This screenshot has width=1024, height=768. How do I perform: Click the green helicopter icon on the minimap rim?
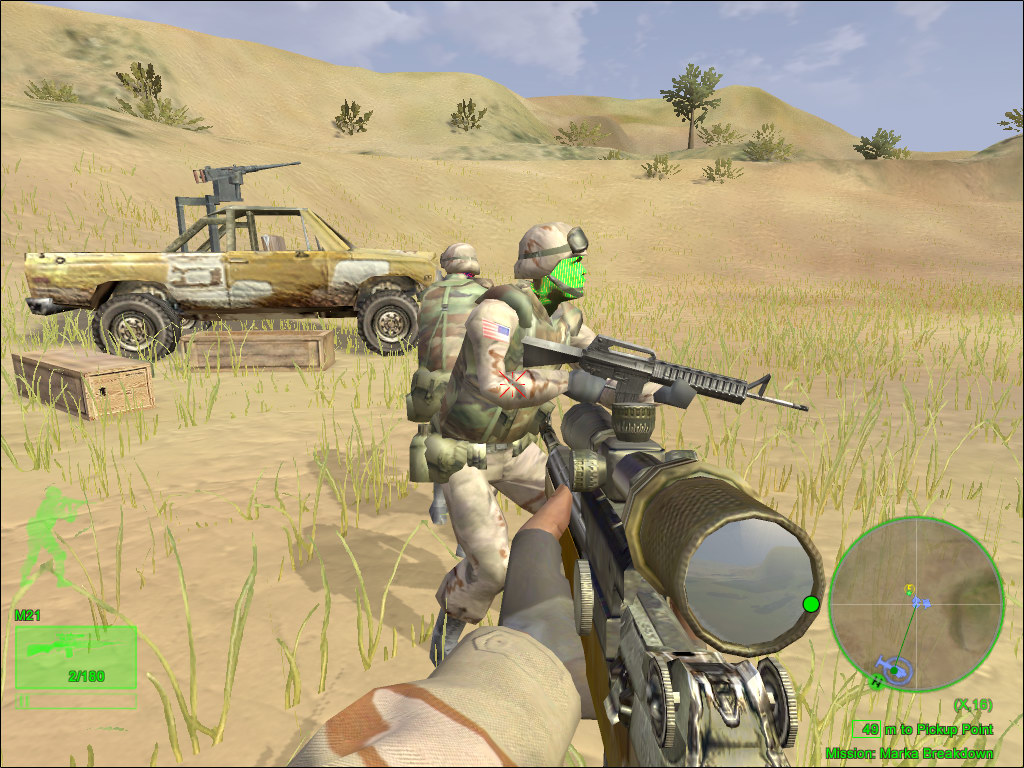(x=877, y=682)
